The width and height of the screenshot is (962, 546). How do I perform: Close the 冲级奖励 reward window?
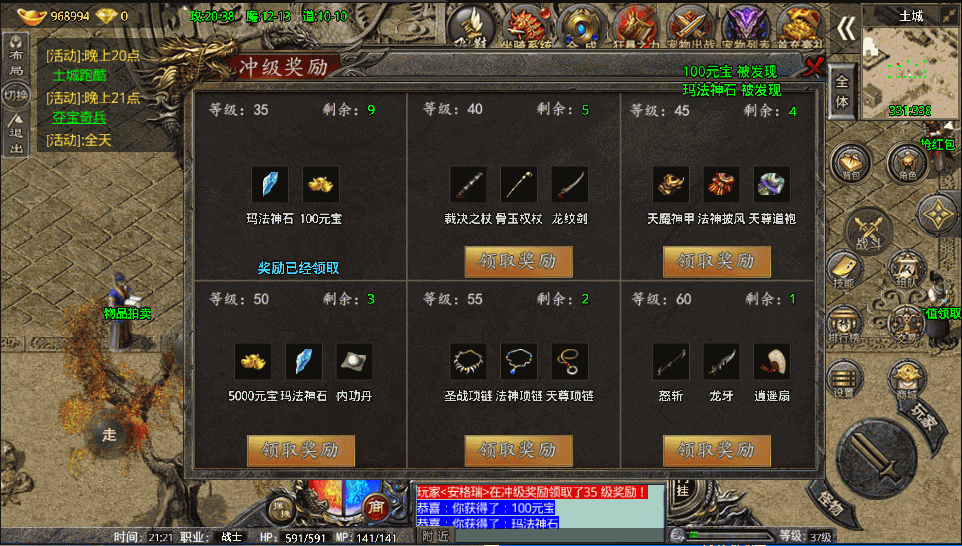(x=814, y=66)
